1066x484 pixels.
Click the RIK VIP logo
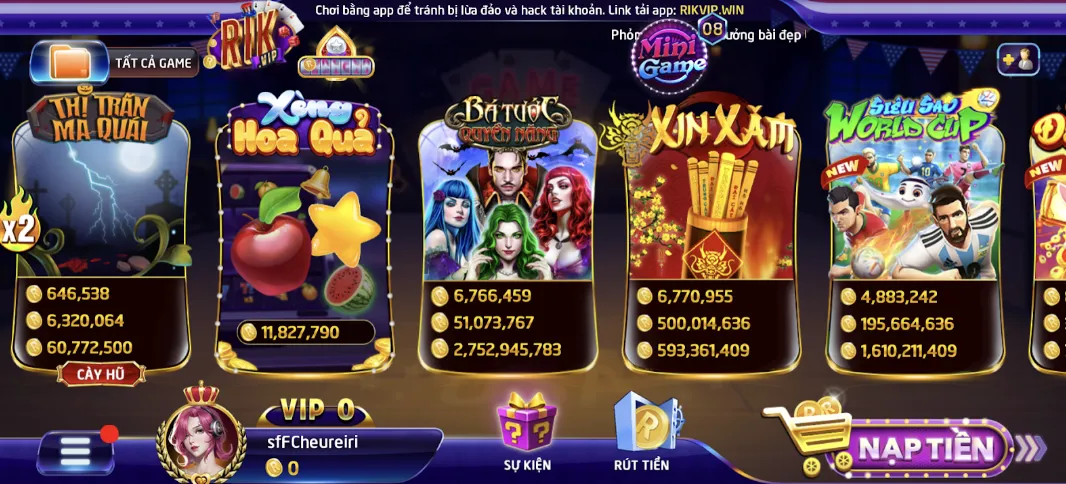[244, 42]
